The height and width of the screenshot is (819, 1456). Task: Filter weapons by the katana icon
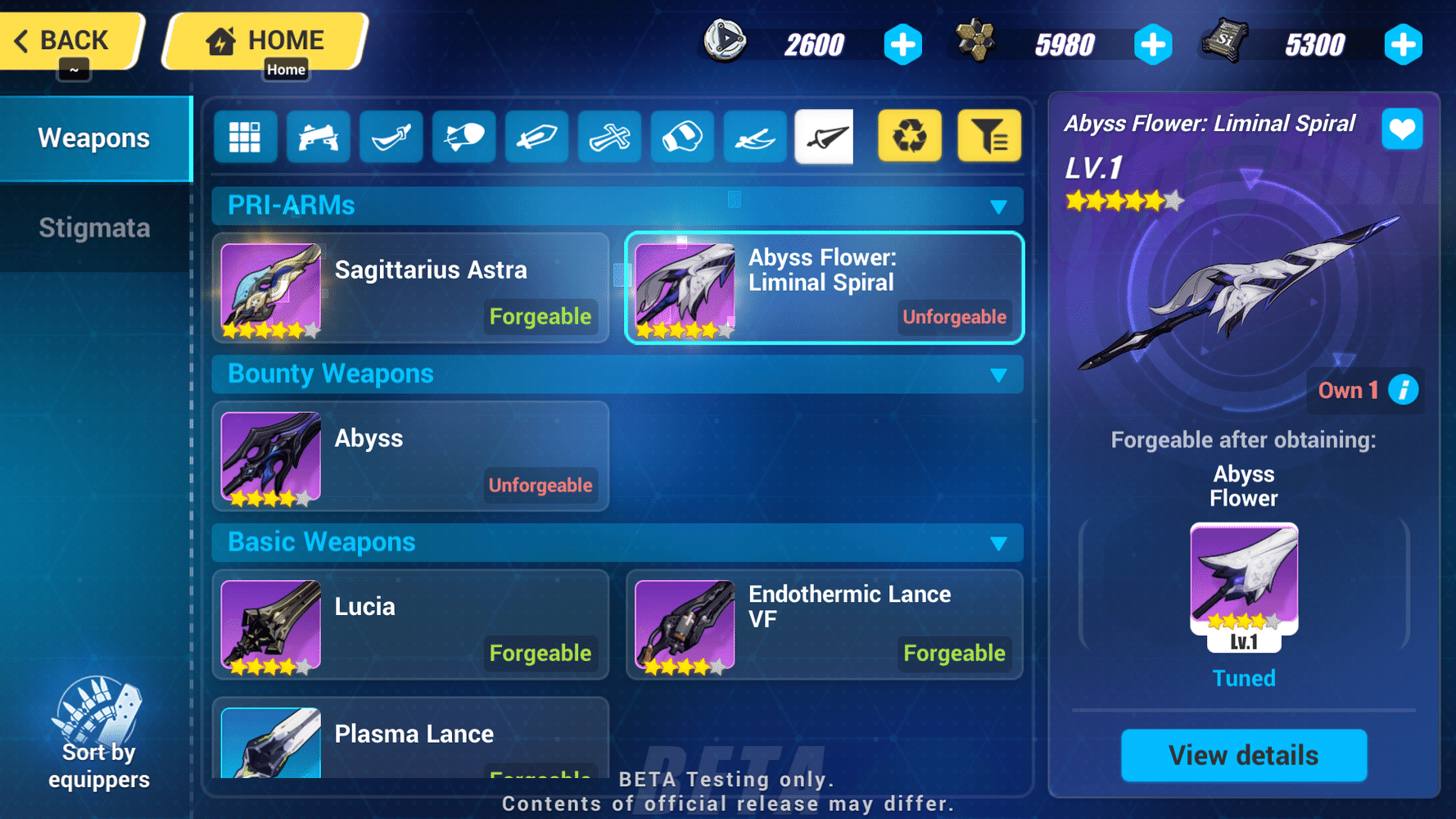[391, 137]
